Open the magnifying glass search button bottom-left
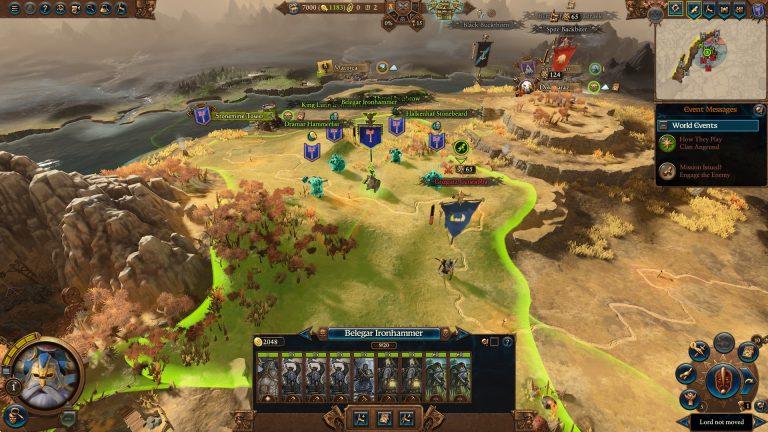This screenshot has height=432, width=768. (x=14, y=414)
